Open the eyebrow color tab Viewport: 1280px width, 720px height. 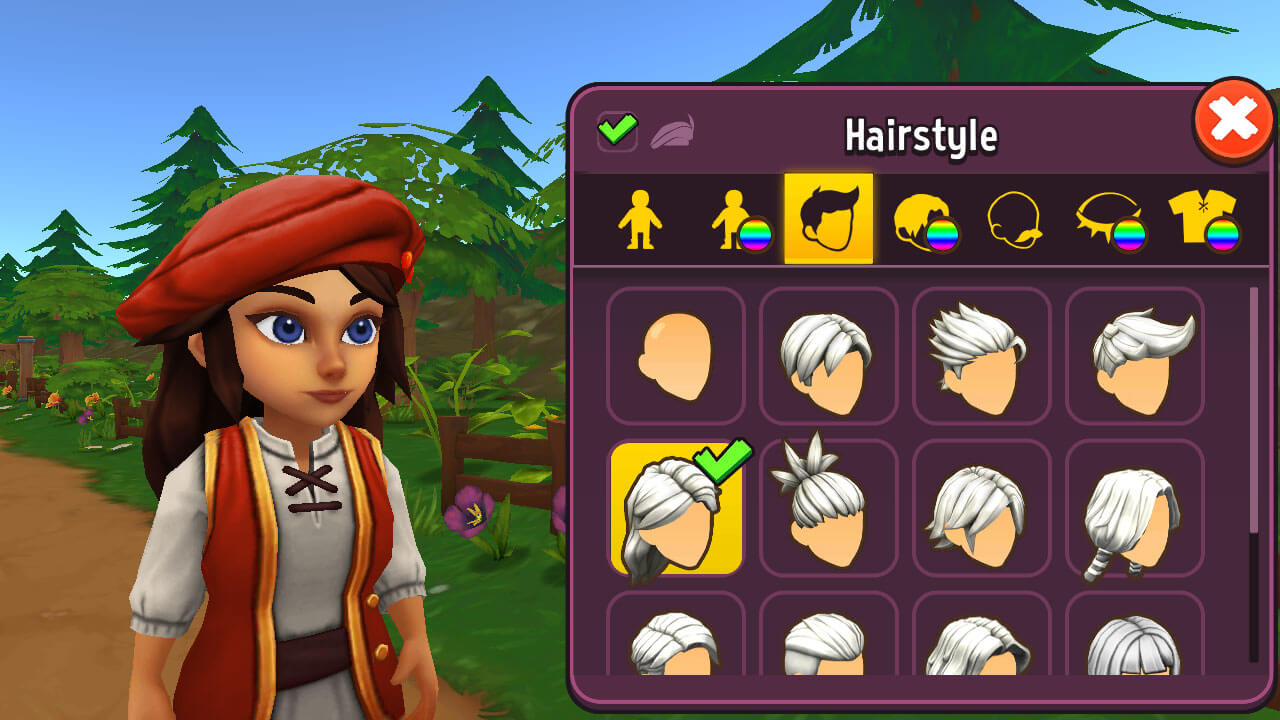click(1109, 219)
